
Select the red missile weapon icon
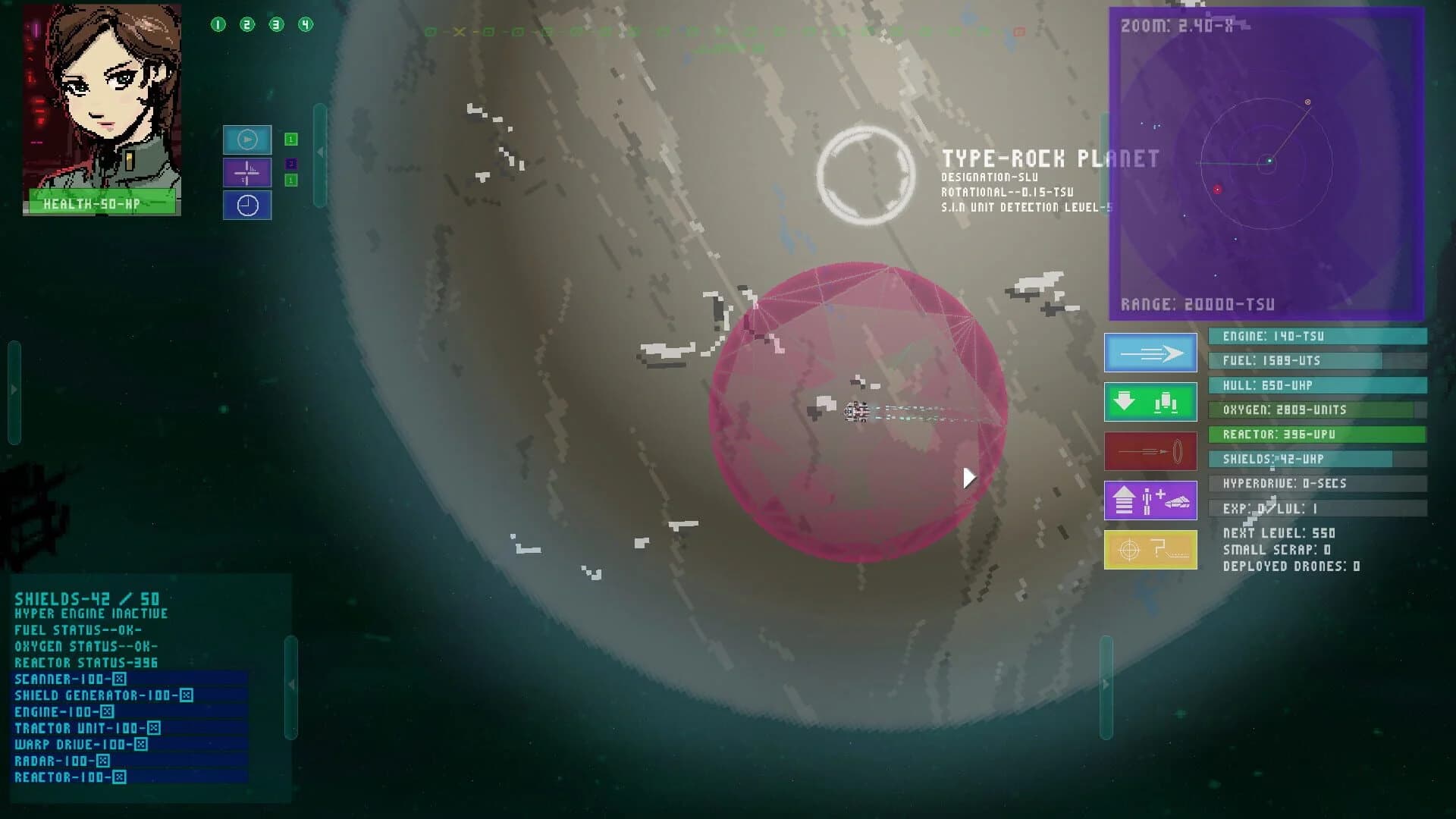point(1150,450)
